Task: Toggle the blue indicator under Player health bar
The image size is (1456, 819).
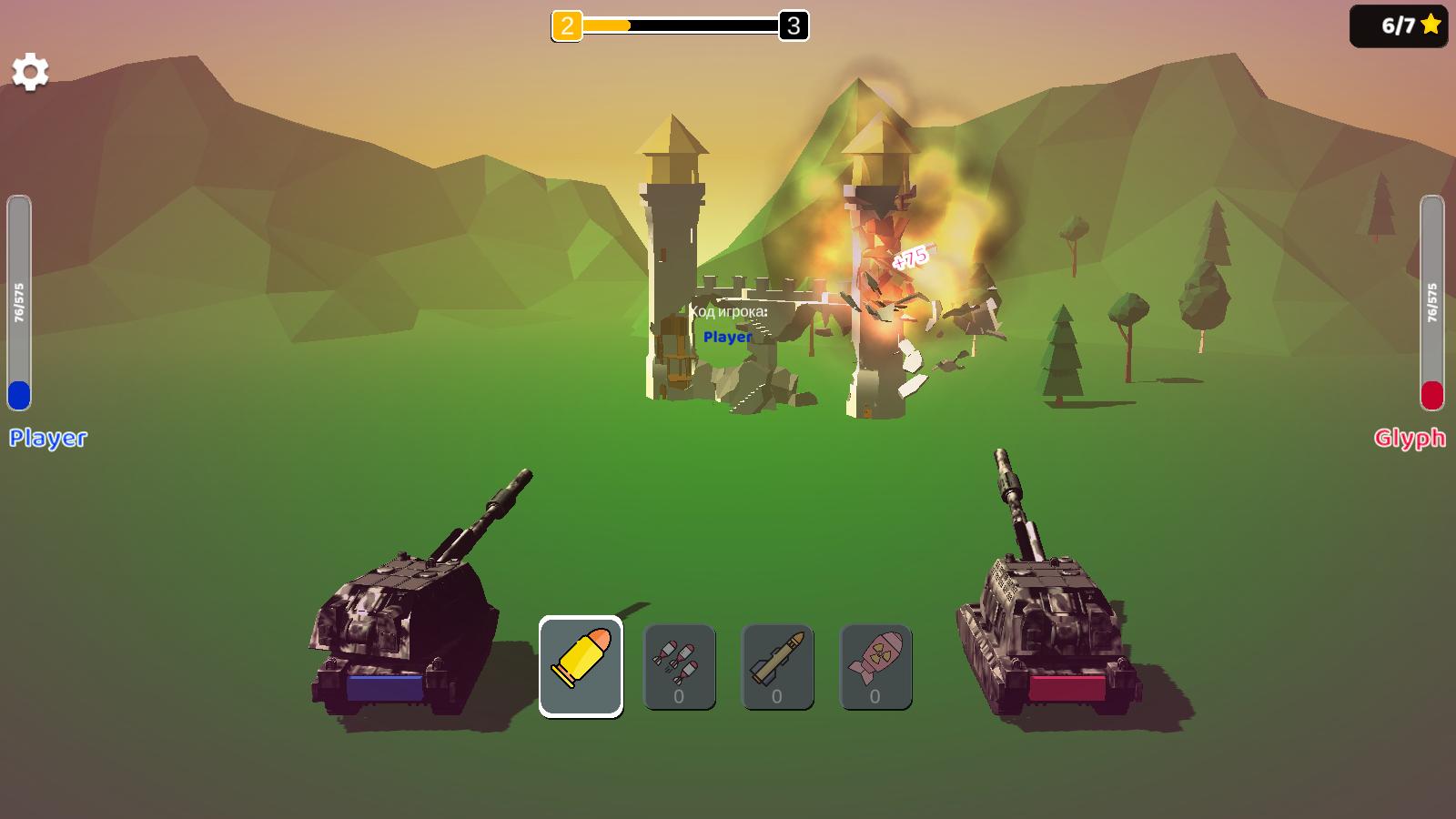Action: click(x=18, y=396)
